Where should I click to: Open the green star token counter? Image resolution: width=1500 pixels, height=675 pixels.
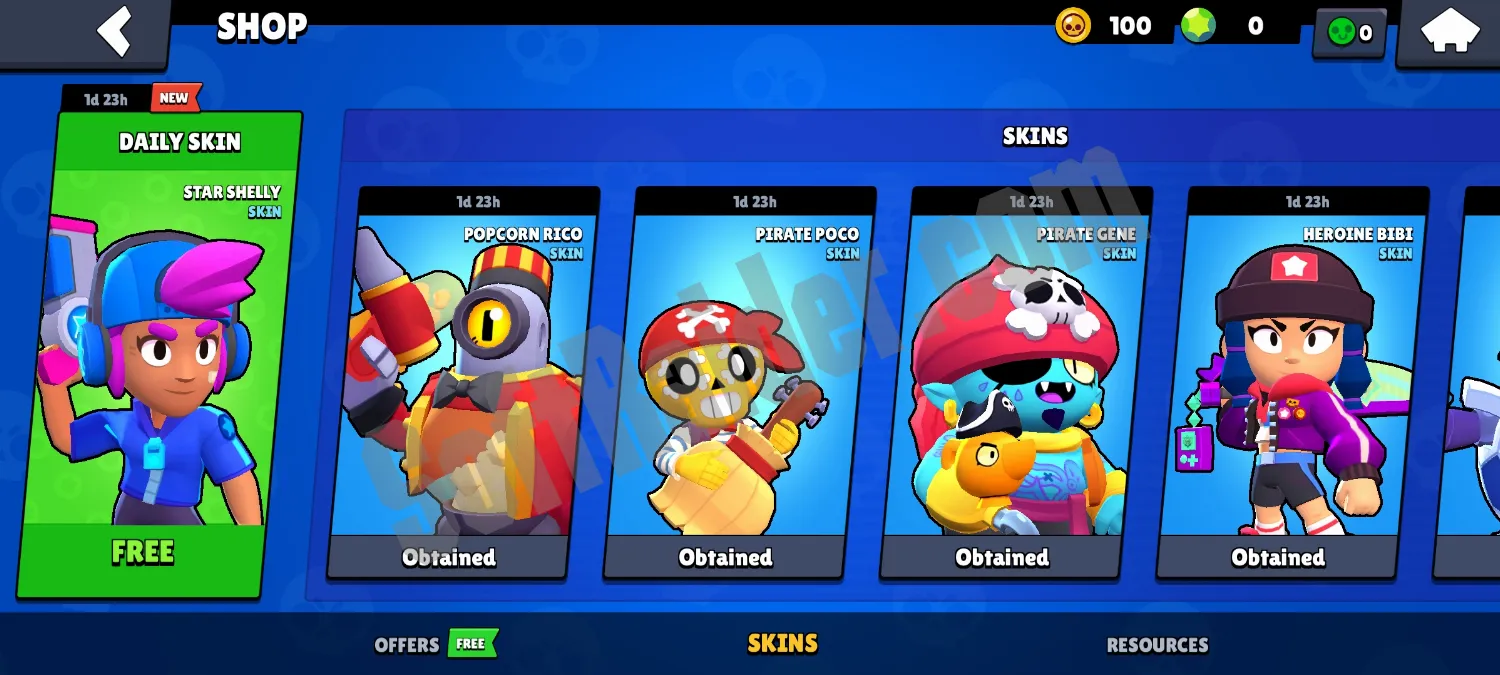tap(1349, 33)
